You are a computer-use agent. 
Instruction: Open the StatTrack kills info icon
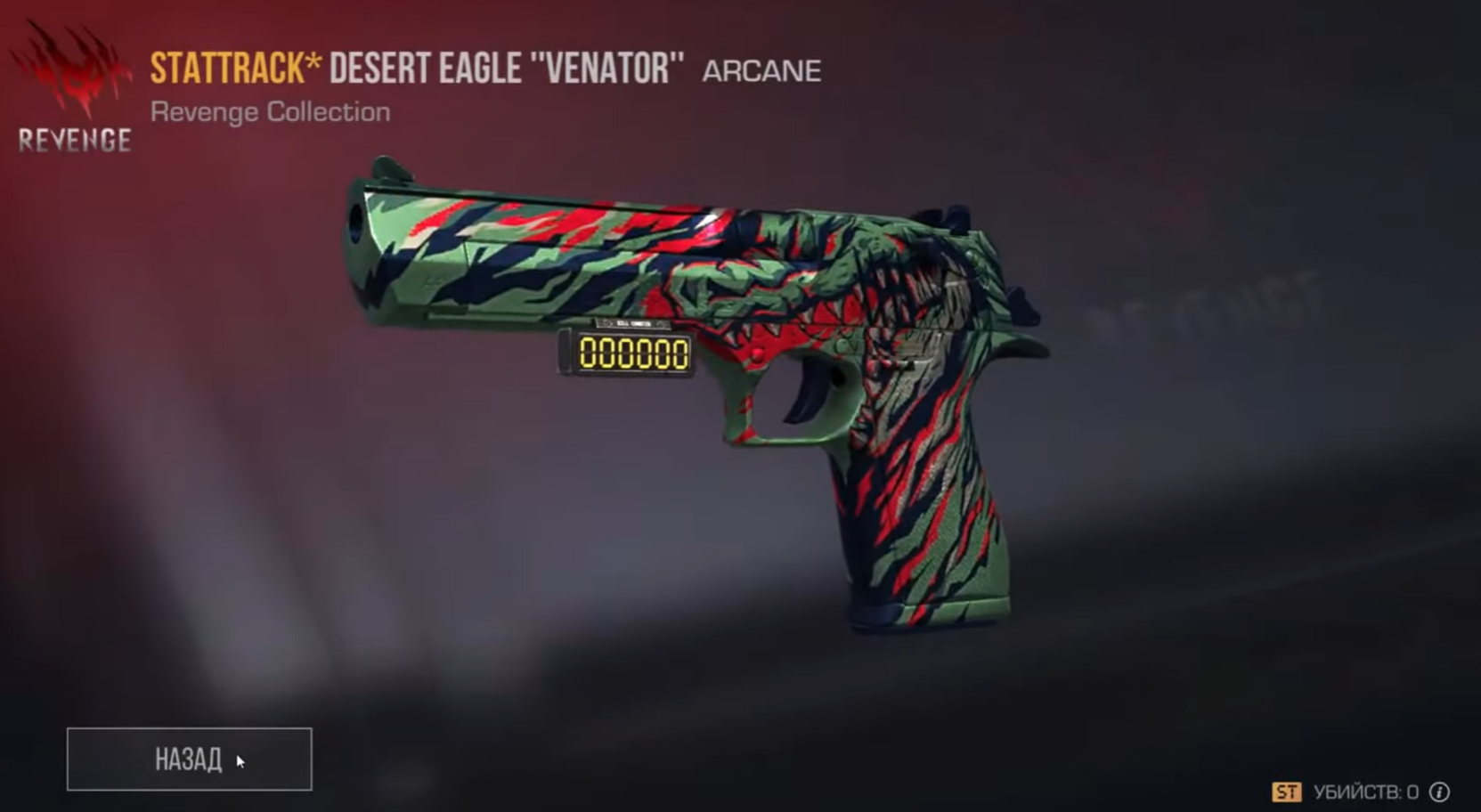tap(1439, 792)
